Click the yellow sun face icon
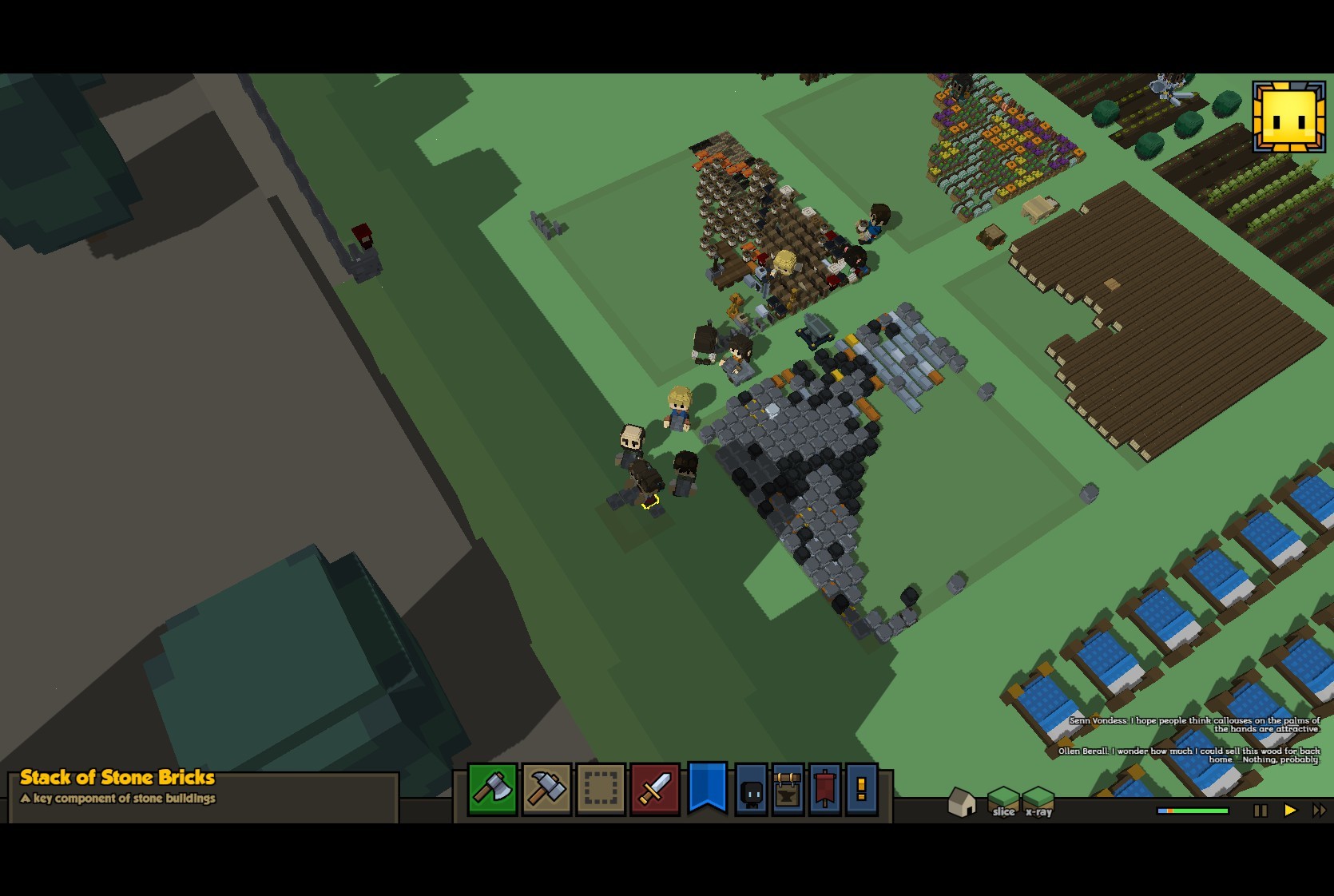 [x=1288, y=117]
